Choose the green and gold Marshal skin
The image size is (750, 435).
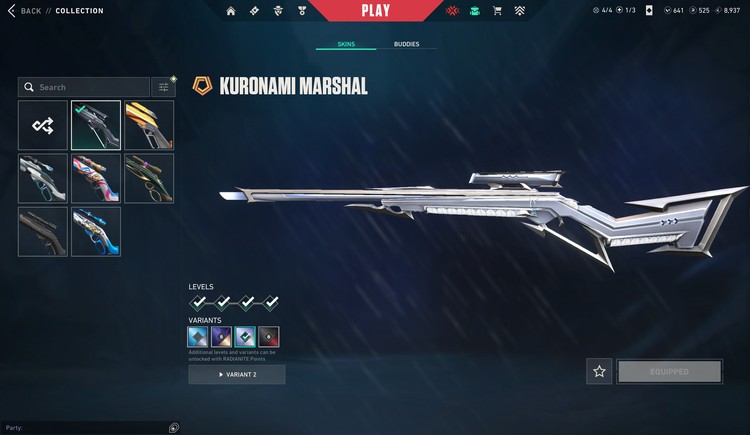pos(149,178)
